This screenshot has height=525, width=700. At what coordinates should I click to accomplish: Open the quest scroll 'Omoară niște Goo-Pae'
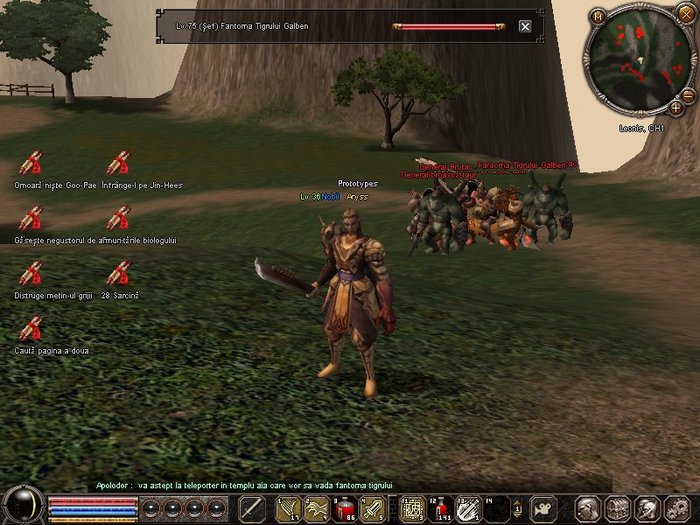[x=31, y=163]
